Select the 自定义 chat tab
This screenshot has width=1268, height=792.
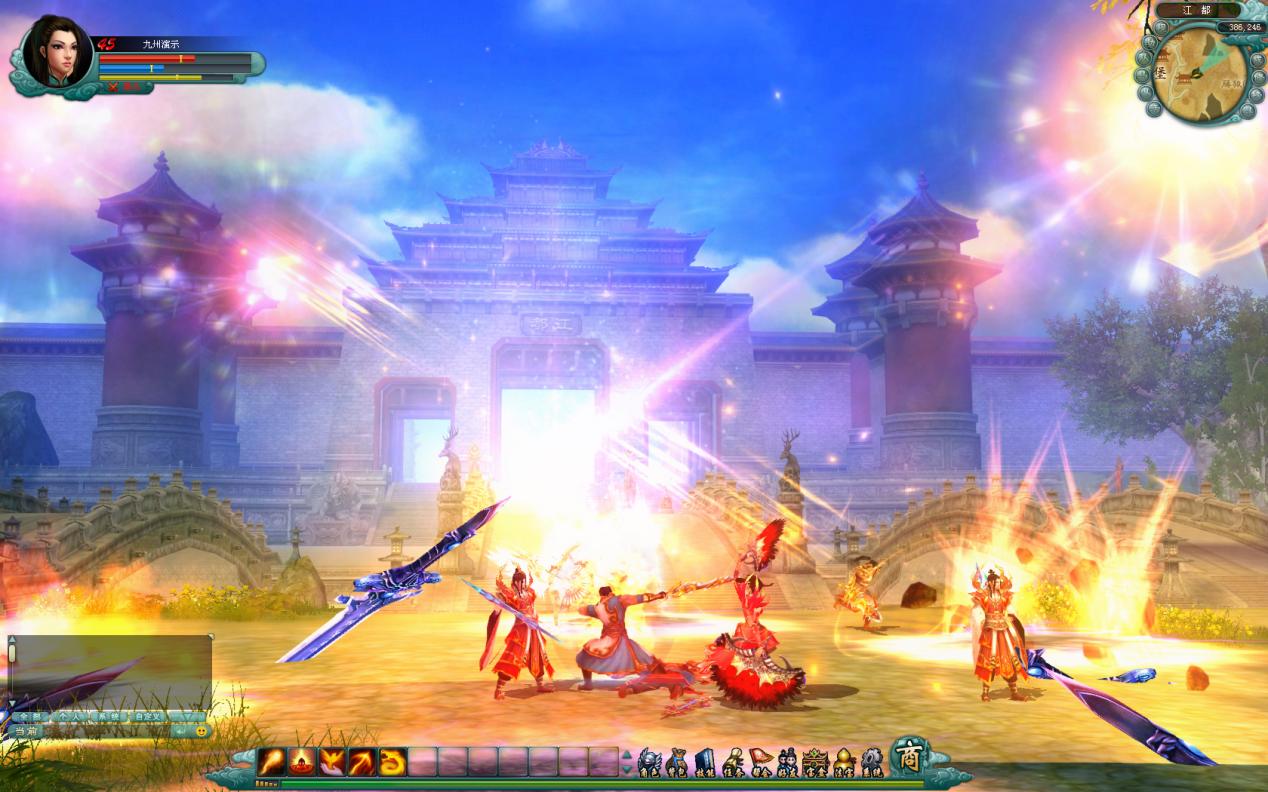pyautogui.click(x=149, y=717)
